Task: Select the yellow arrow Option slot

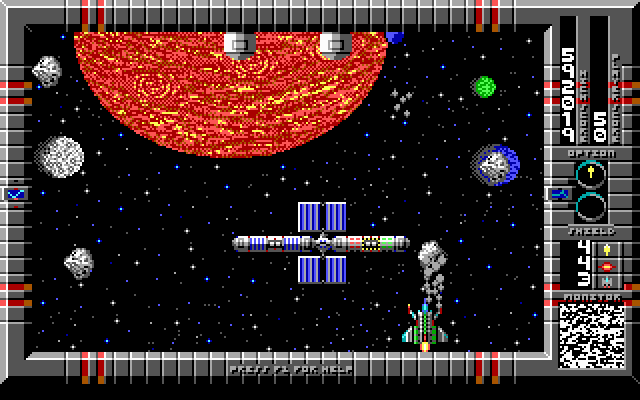Action: (x=591, y=175)
